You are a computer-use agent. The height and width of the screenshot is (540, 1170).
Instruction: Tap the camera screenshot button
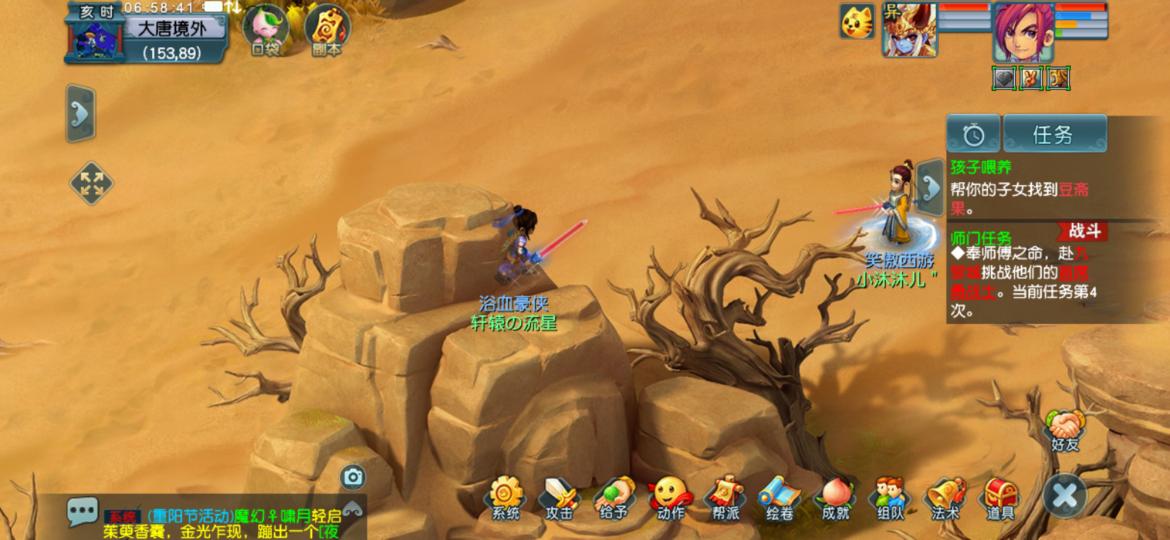(352, 477)
